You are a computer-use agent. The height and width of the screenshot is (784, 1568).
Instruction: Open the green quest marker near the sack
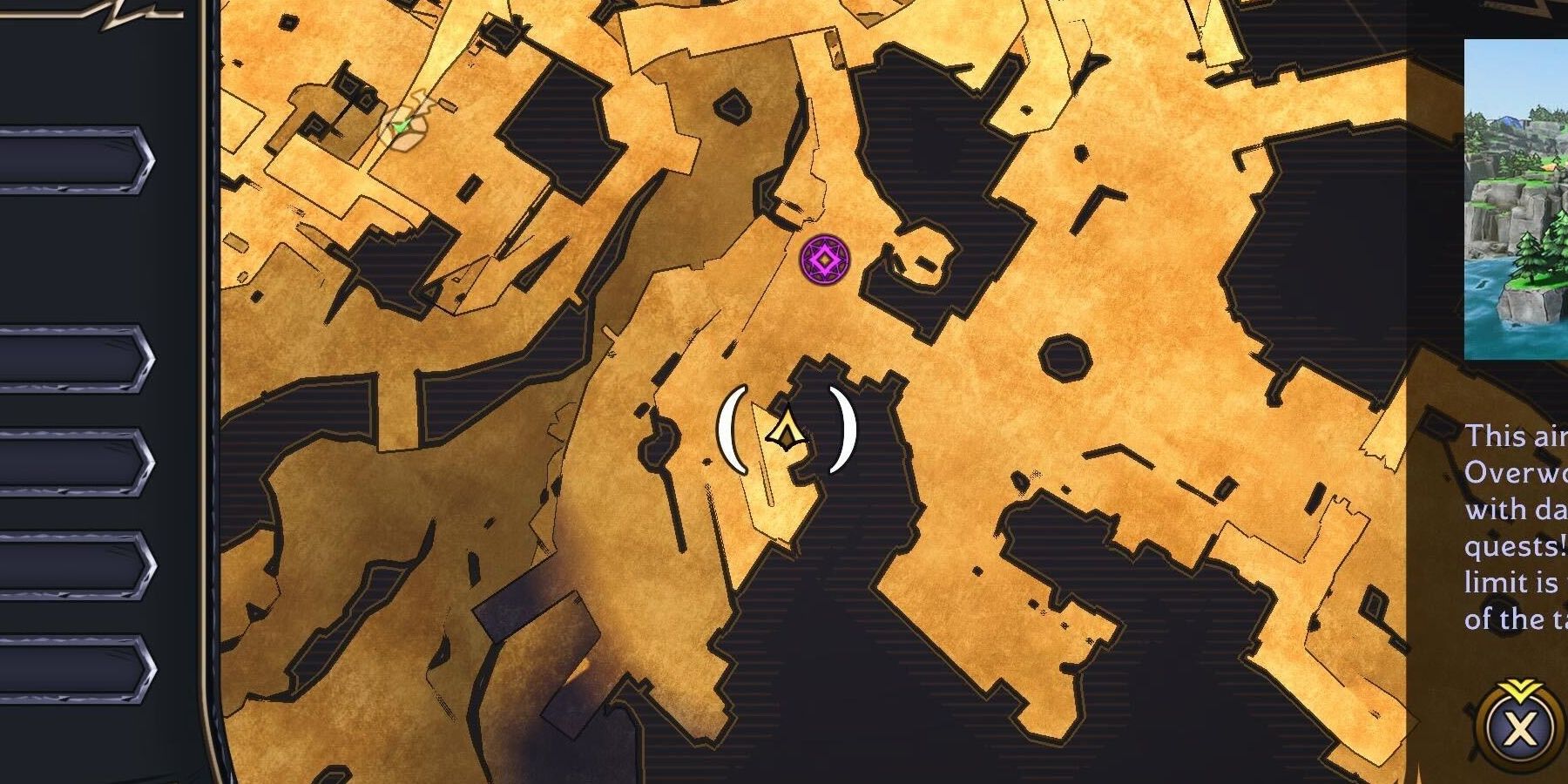(x=401, y=128)
